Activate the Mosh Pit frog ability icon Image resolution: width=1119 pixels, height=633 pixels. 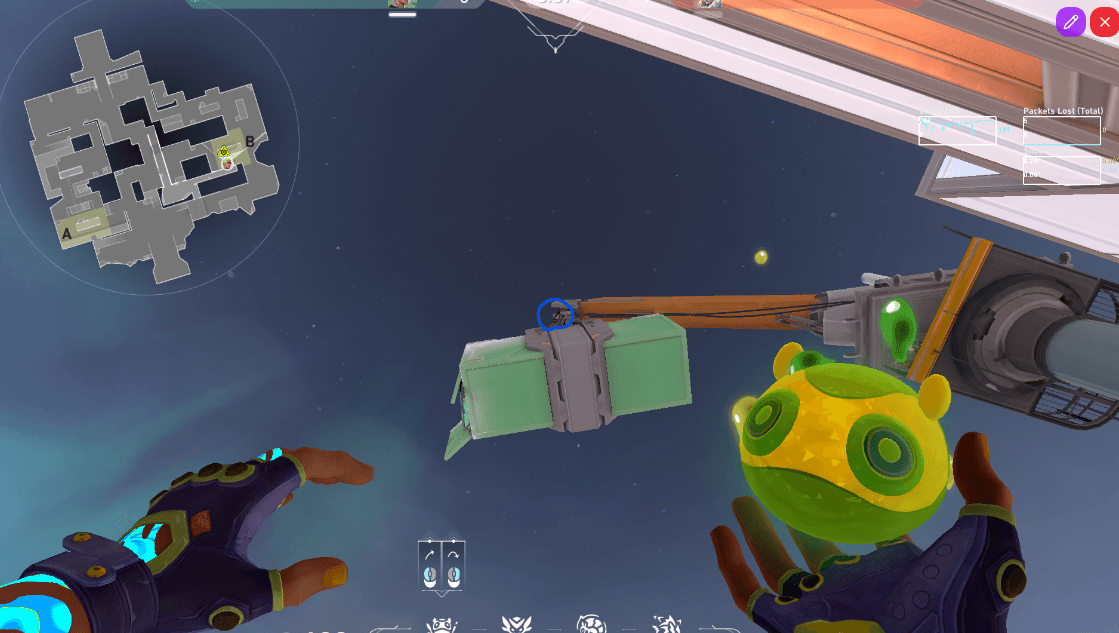click(441, 625)
